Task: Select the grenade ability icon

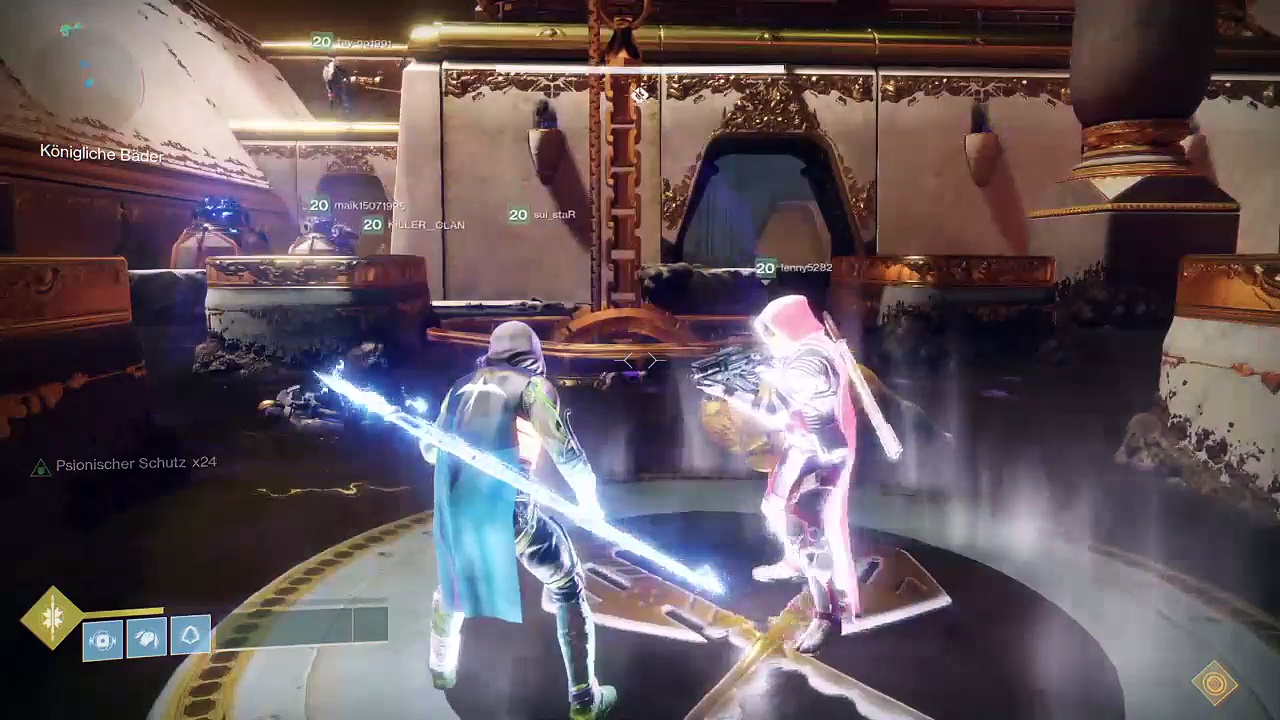Action: 103,640
